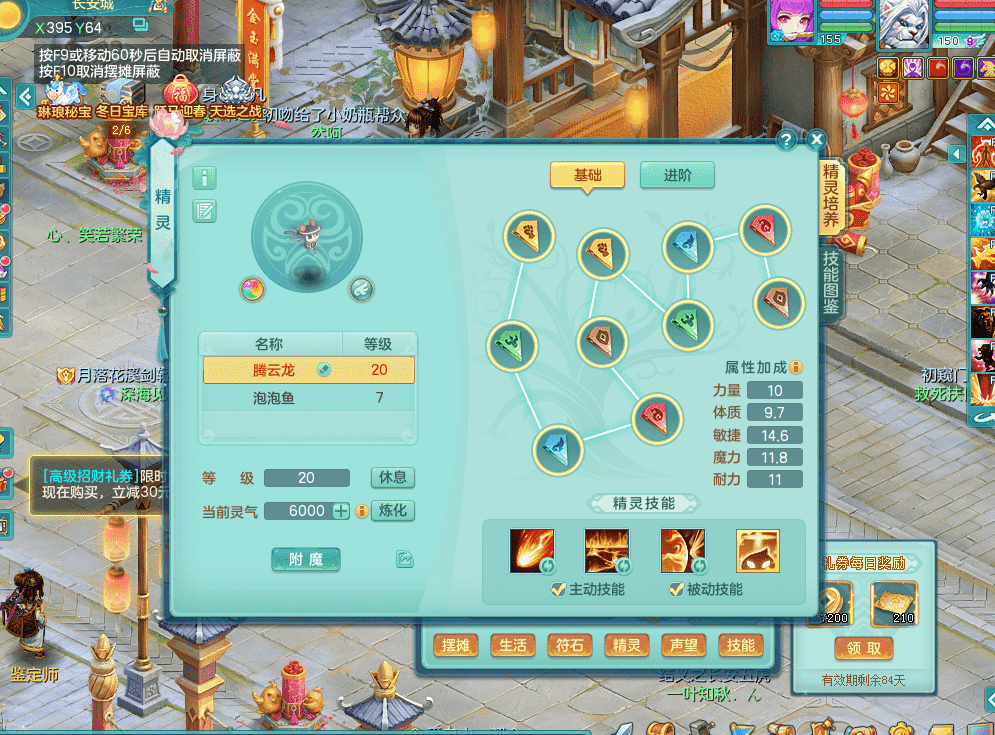This screenshot has height=735, width=995.
Task: Click the 炼化 button
Action: (392, 510)
